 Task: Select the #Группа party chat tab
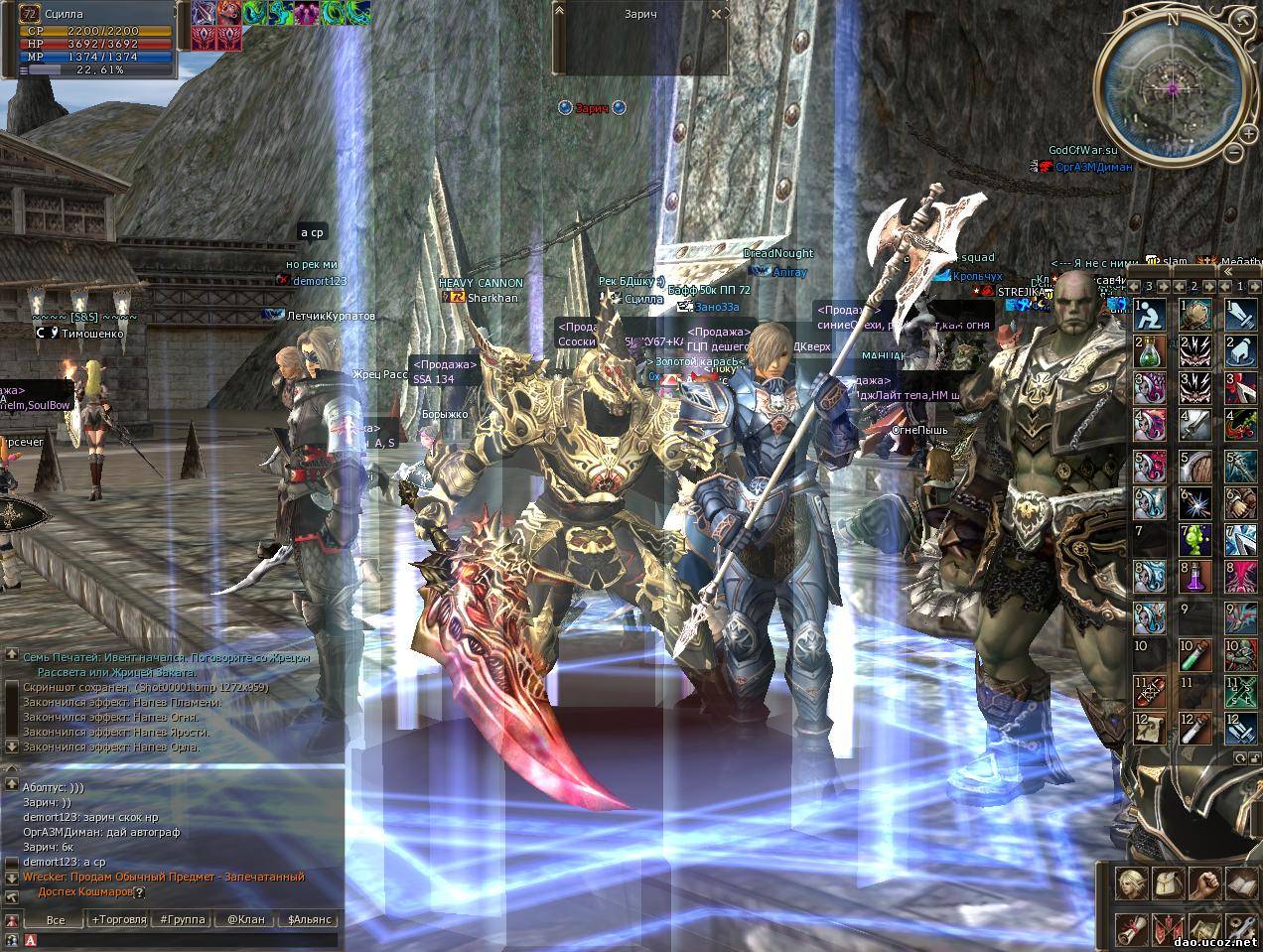[x=182, y=919]
